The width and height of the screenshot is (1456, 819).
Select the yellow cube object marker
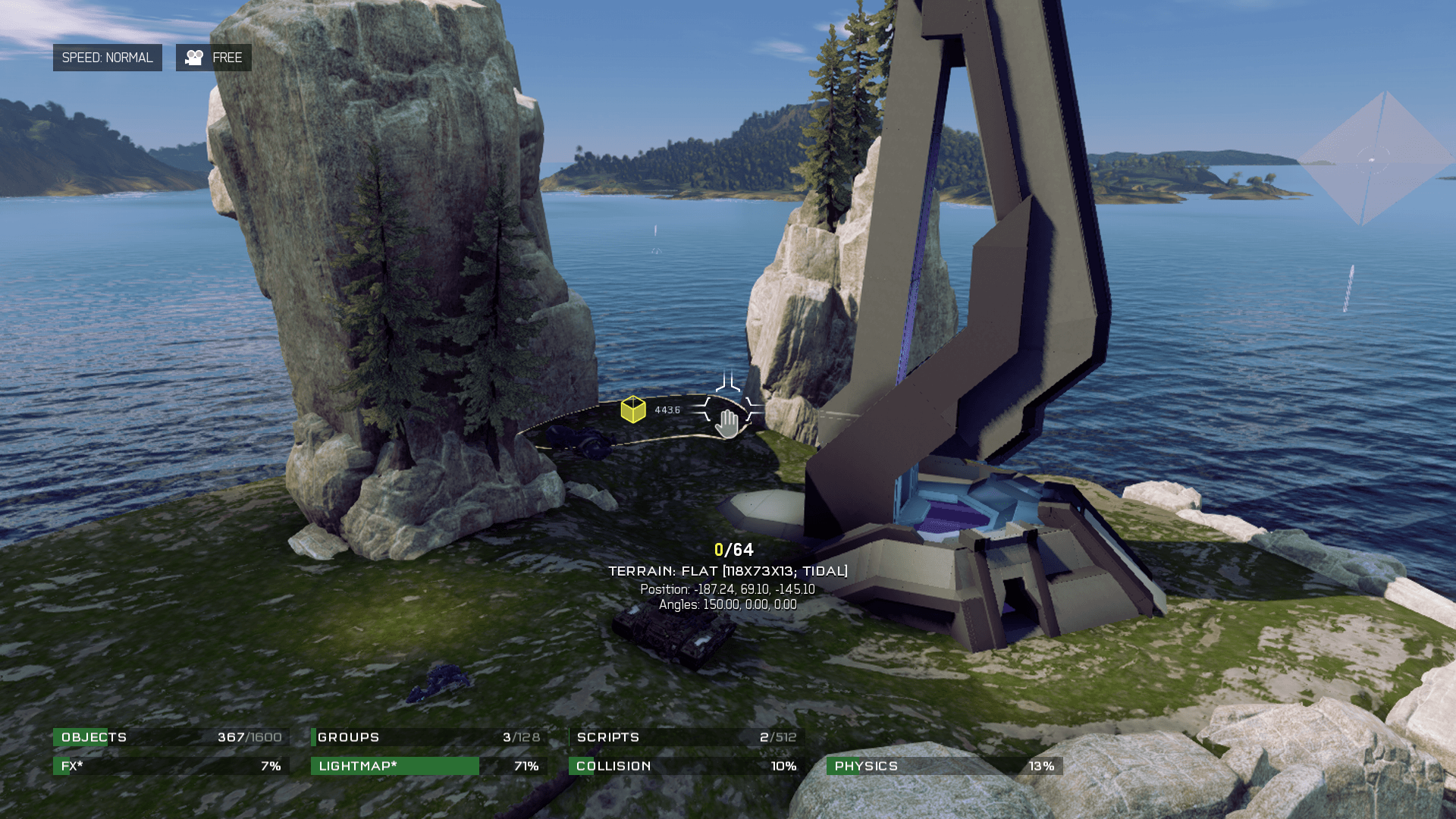pos(633,409)
